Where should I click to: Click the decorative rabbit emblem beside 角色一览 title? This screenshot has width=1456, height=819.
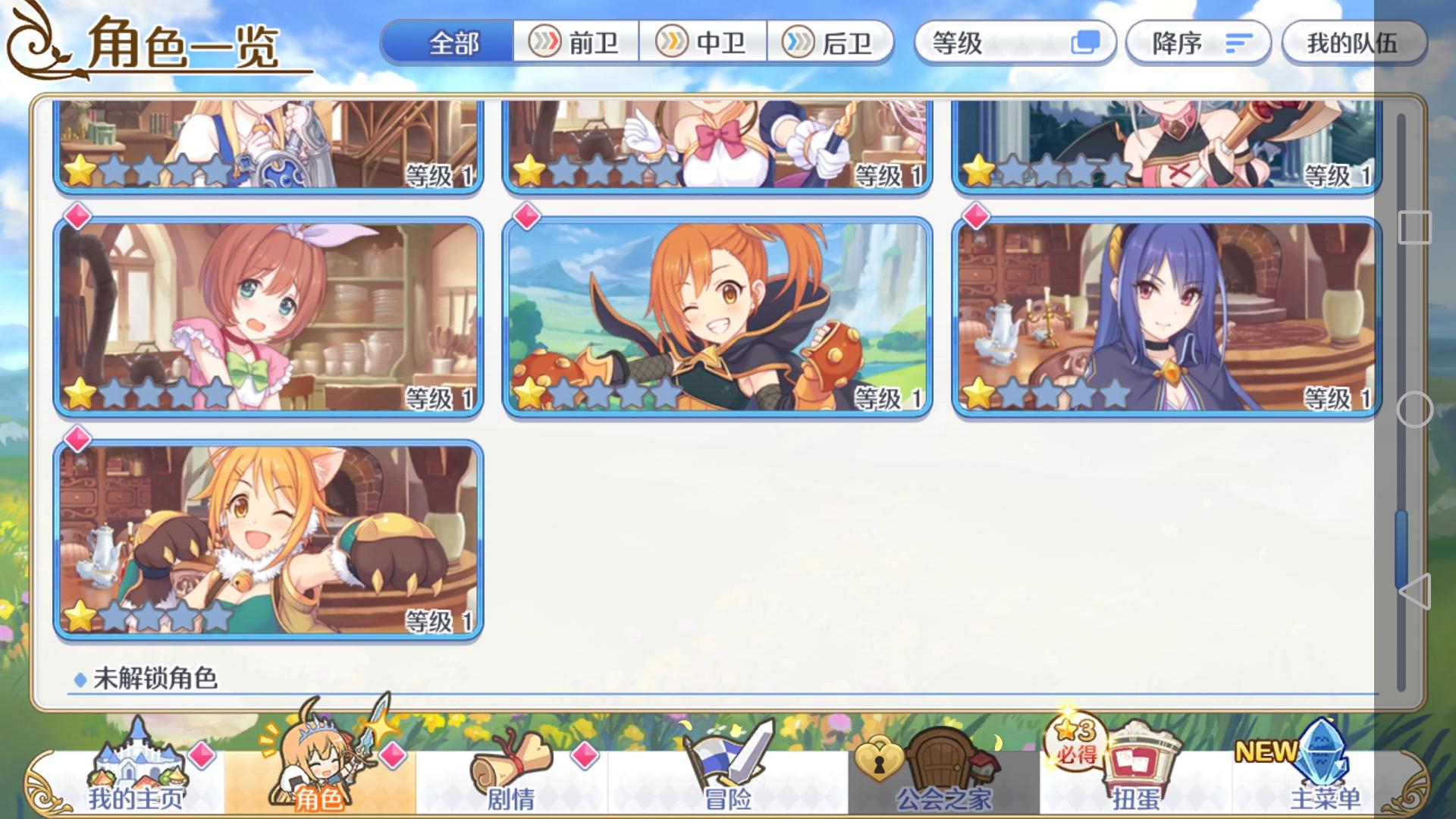tap(32, 42)
